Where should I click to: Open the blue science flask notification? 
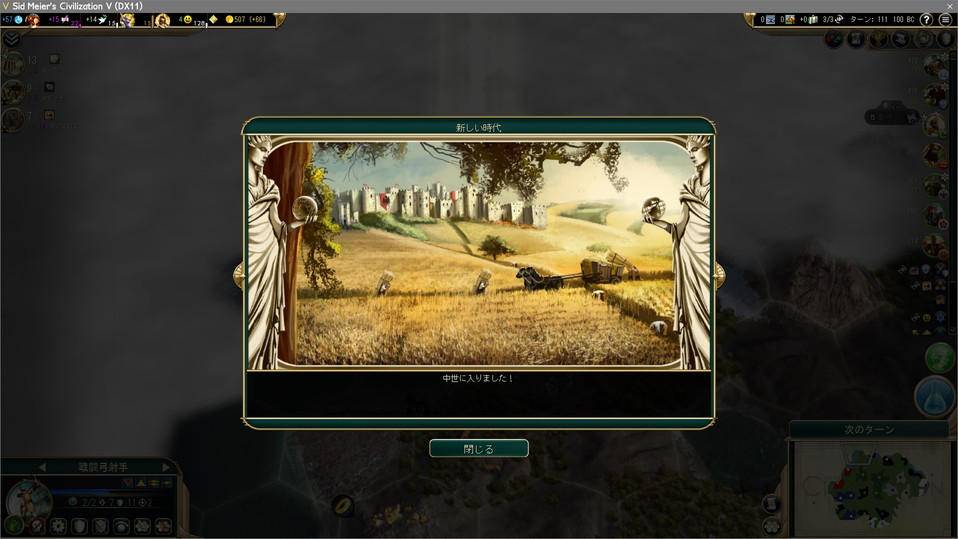(x=934, y=396)
